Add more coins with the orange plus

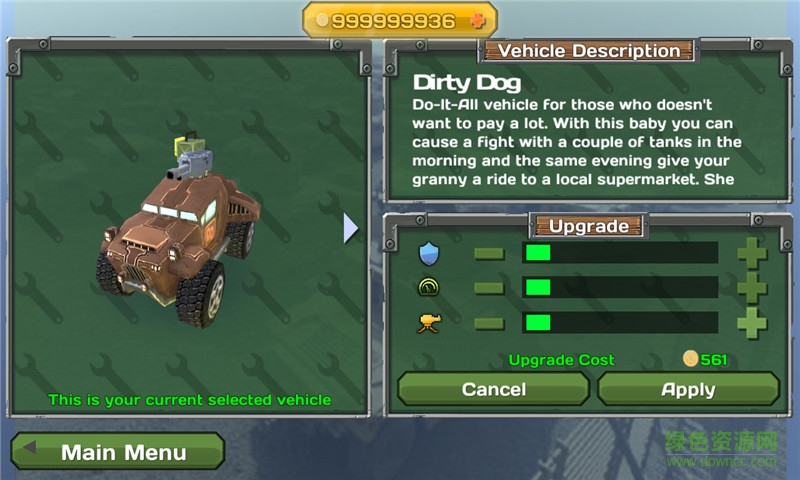[477, 21]
